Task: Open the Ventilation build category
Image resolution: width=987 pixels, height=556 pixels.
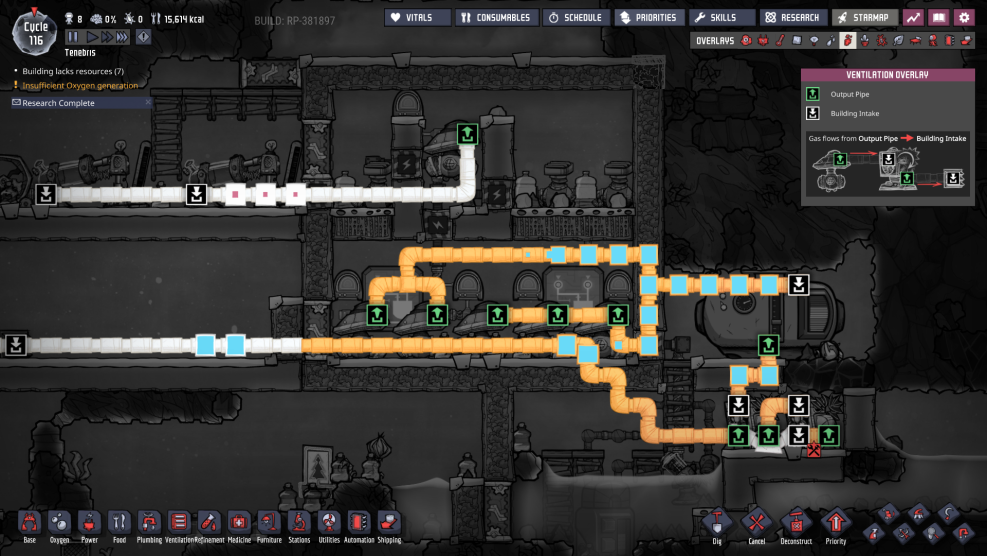Action: [x=179, y=523]
